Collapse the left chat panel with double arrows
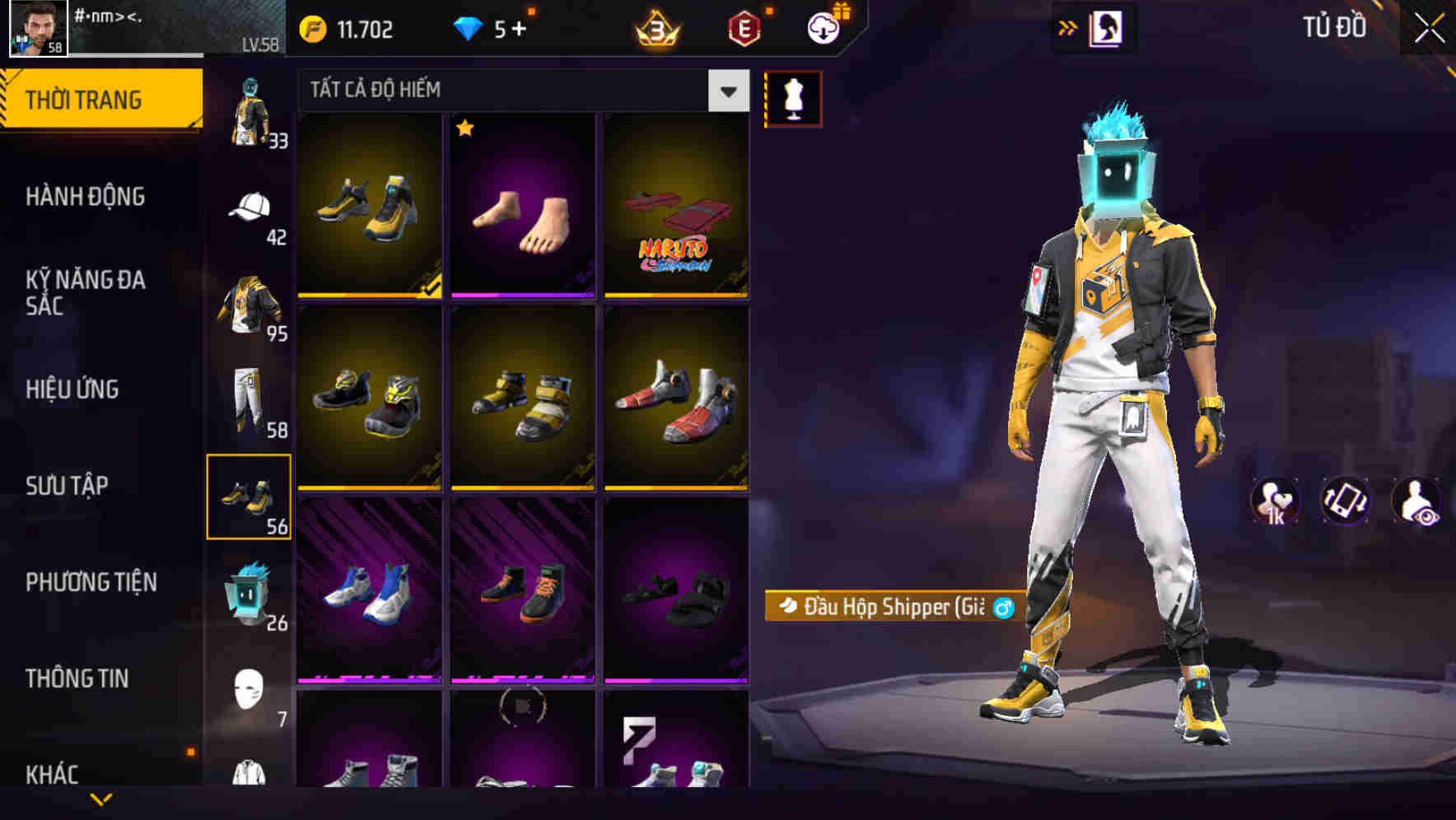 (1069, 27)
